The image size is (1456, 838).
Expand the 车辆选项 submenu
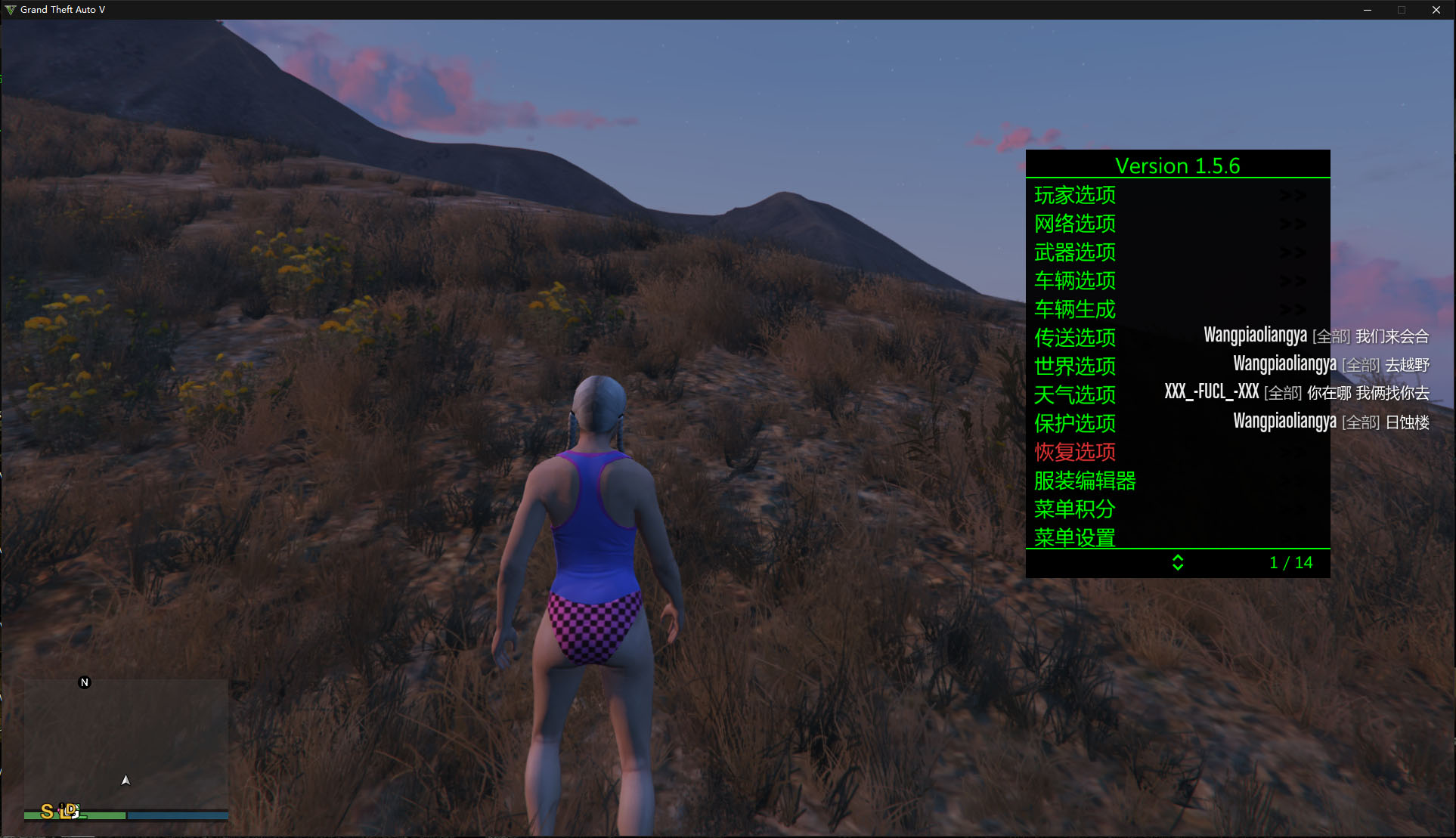1074,281
